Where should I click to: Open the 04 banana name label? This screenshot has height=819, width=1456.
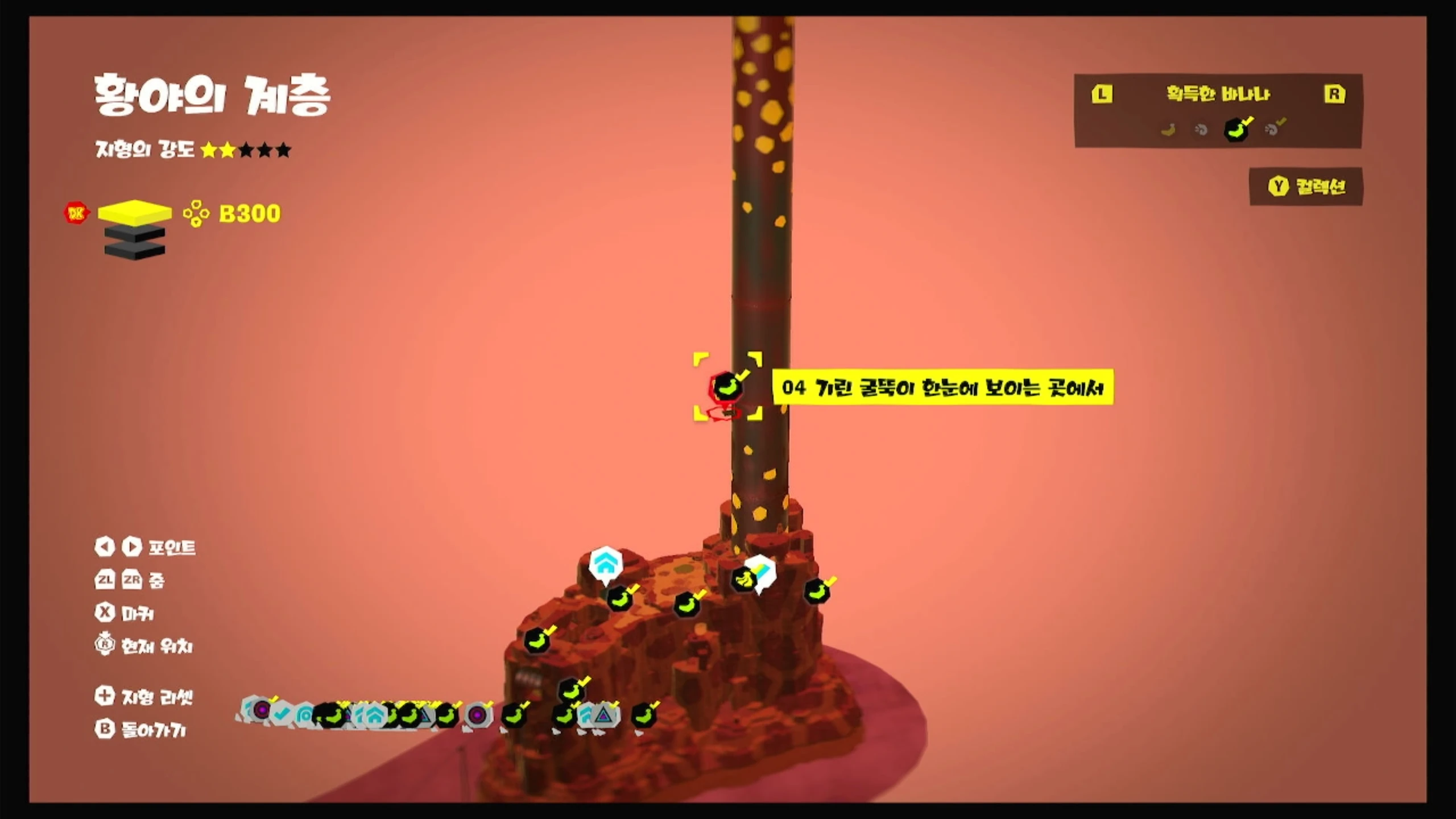click(x=942, y=387)
